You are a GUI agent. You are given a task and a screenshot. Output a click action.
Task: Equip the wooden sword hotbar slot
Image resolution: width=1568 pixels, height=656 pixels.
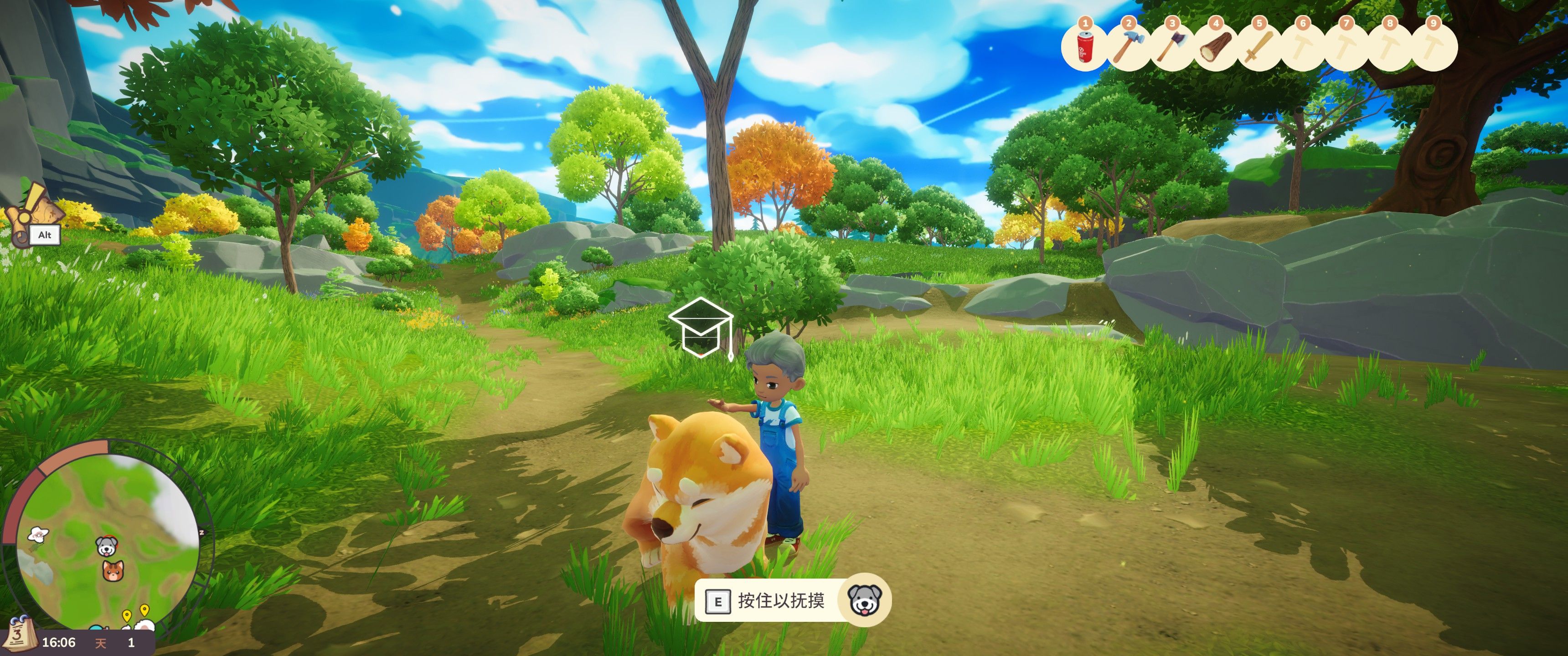coord(1259,47)
